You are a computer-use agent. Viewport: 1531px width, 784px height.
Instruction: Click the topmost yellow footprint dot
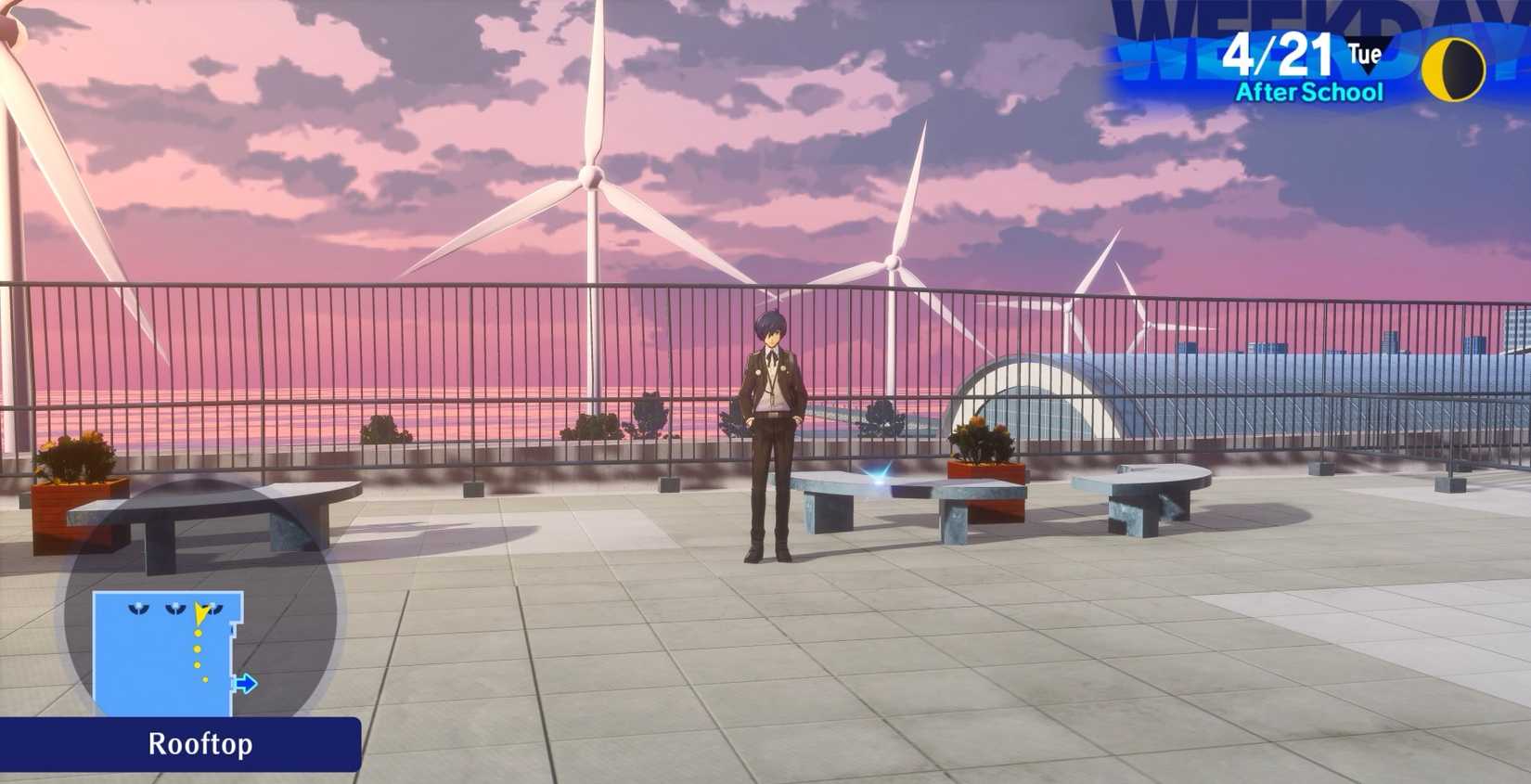pos(198,633)
